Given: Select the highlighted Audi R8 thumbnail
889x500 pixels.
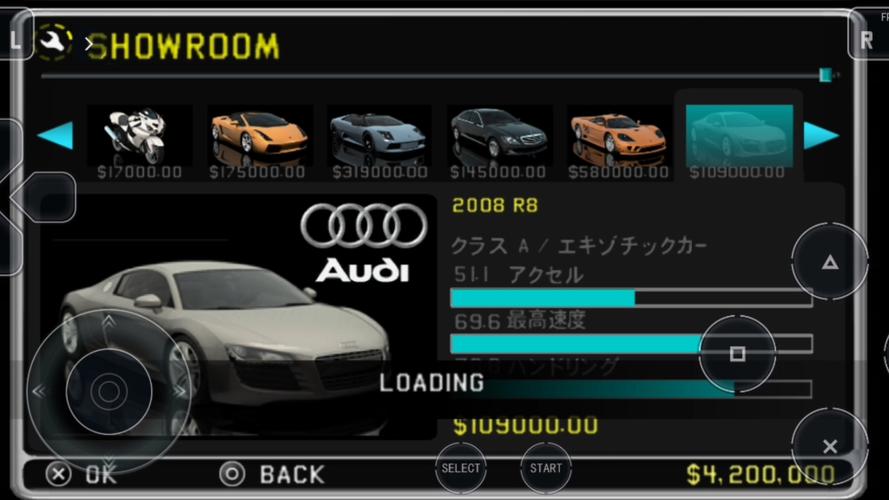Looking at the screenshot, I should tap(739, 135).
